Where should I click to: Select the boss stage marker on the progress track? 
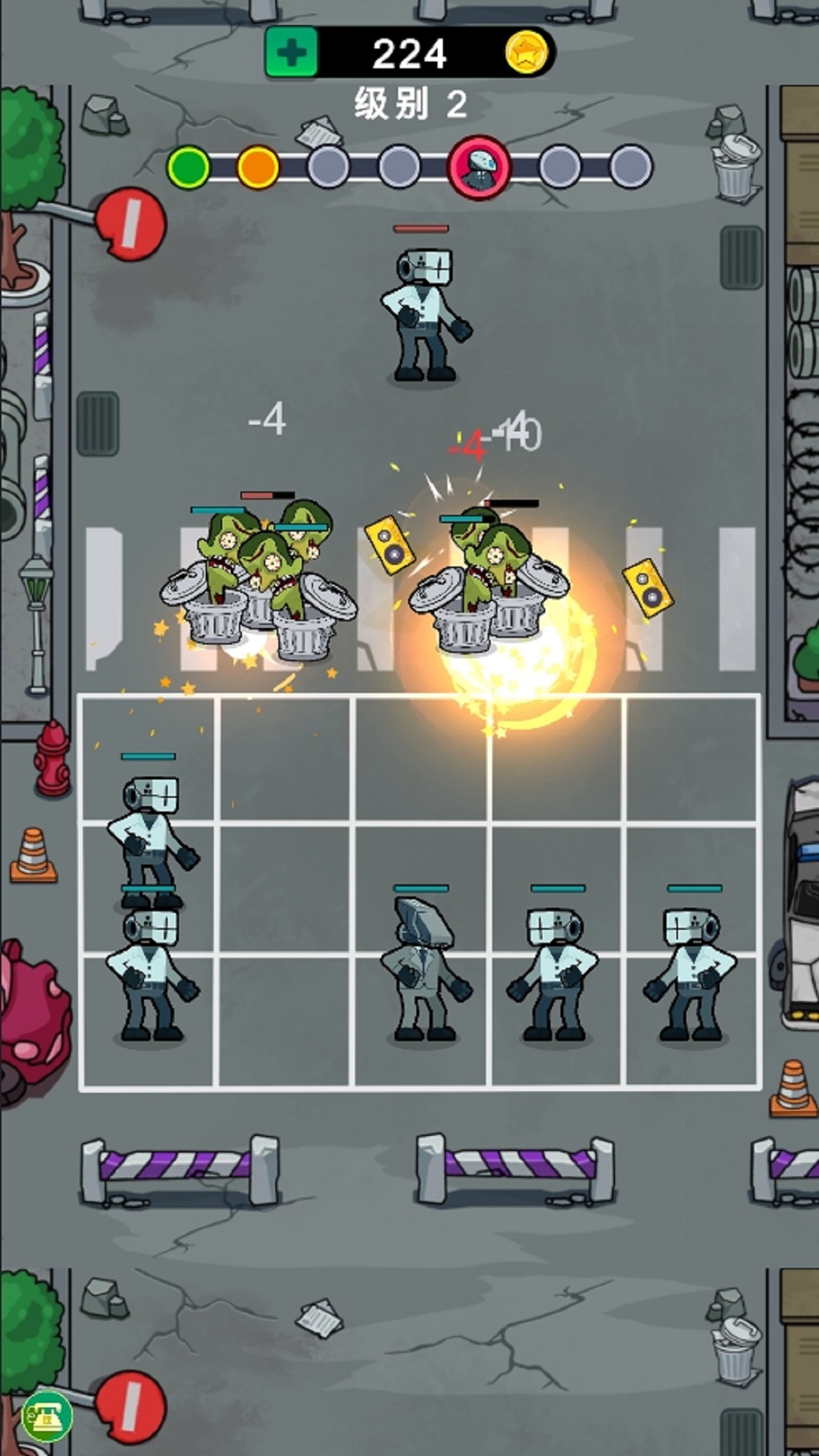[x=479, y=167]
